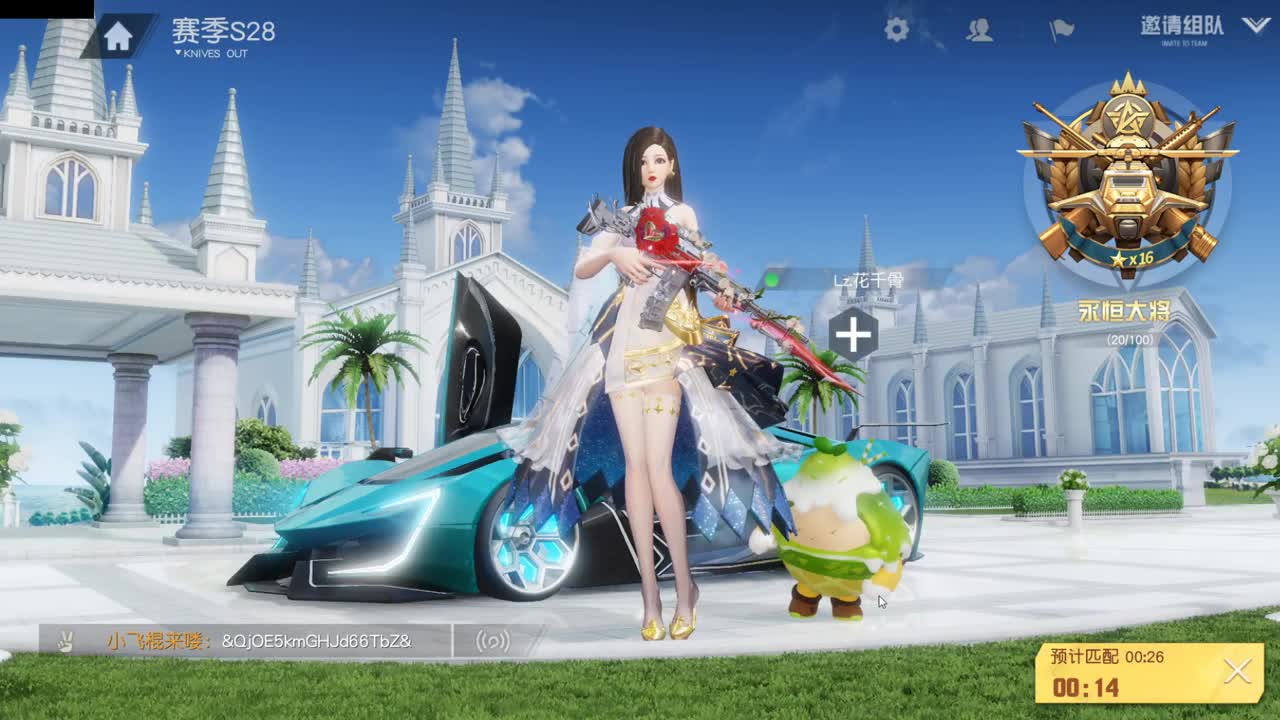Click the star x16 icon under the badge
The image size is (1280, 720).
pyautogui.click(x=1132, y=258)
